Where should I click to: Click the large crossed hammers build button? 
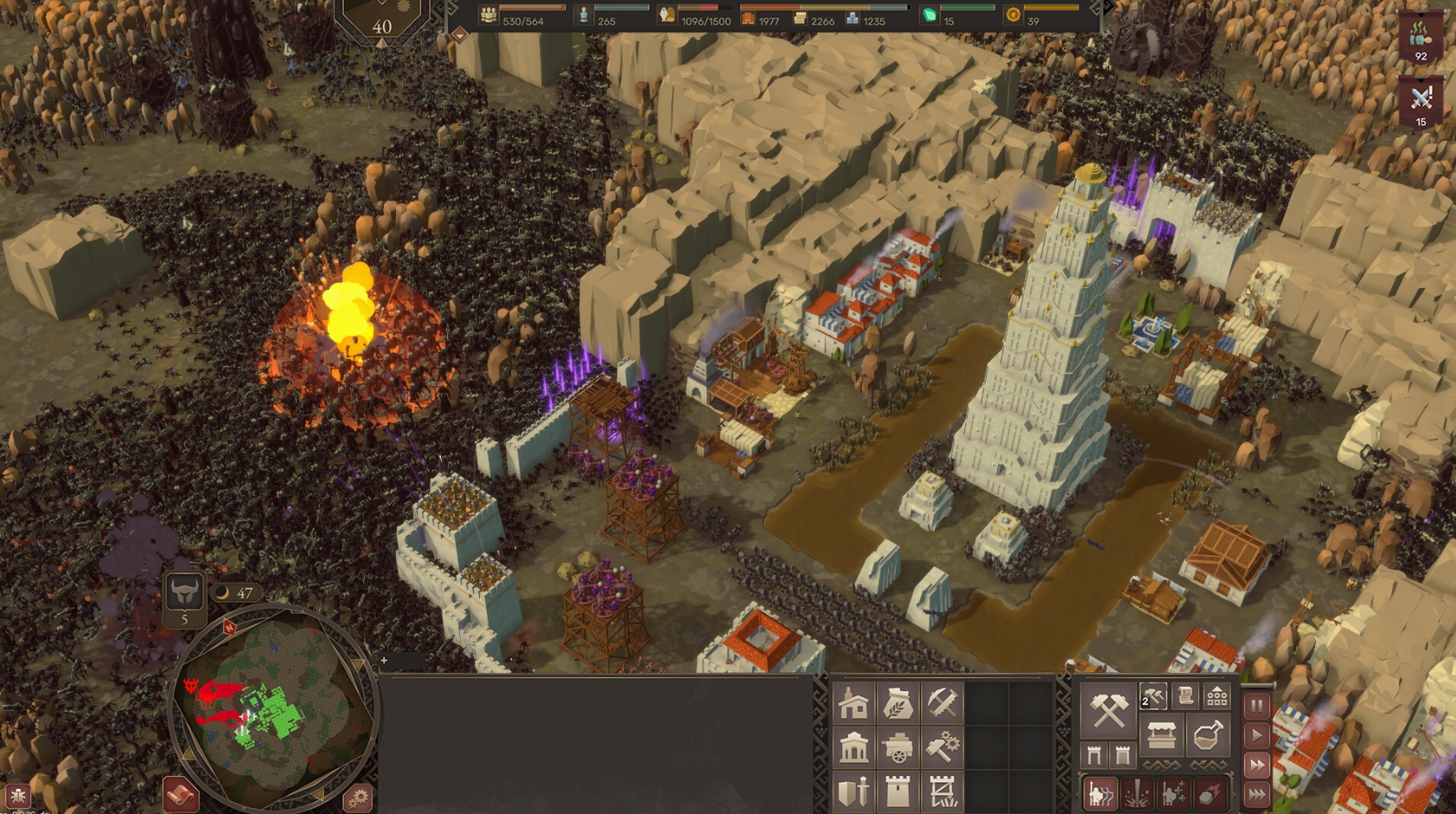pos(1108,710)
